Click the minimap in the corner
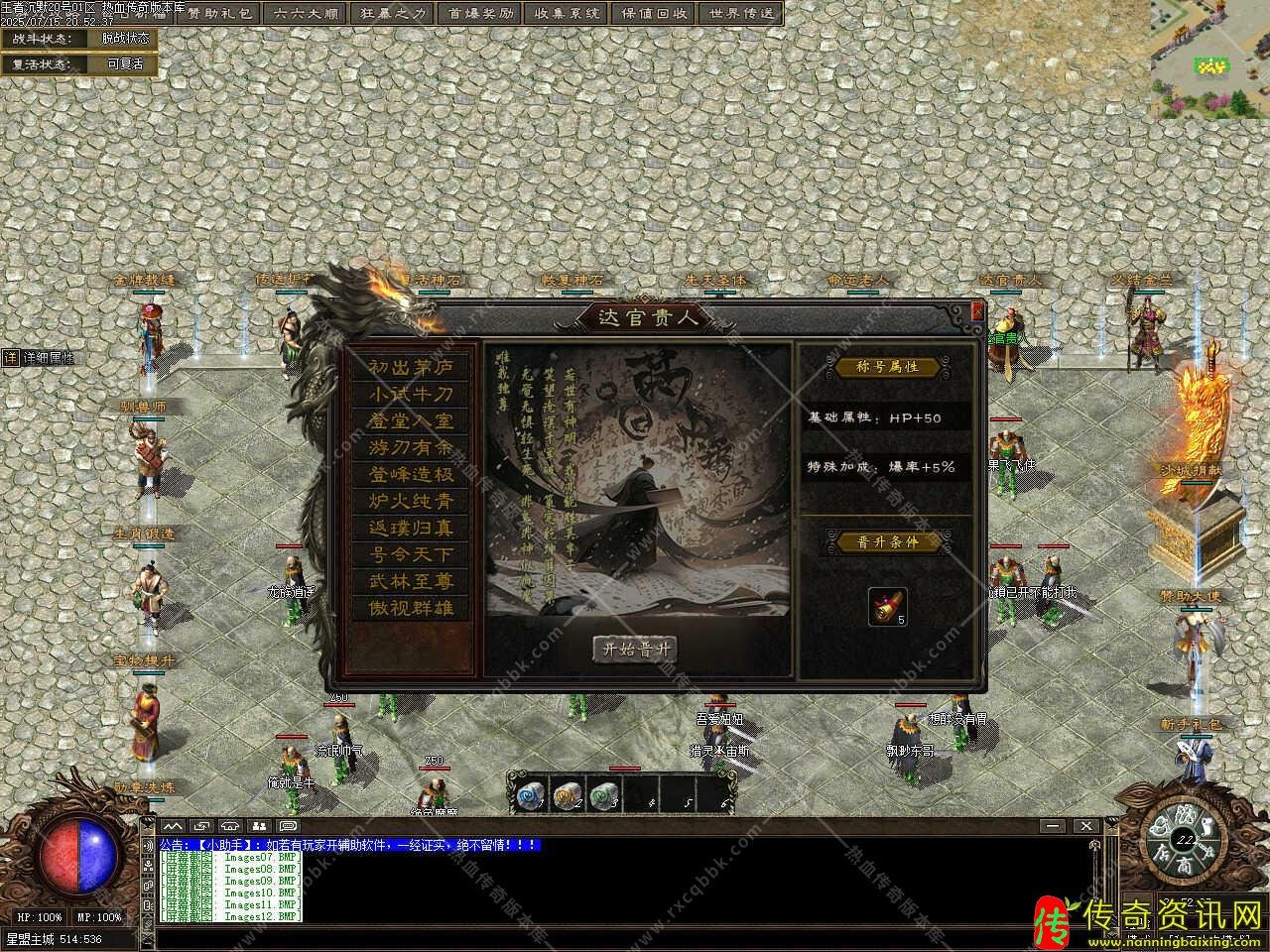 [1209, 59]
